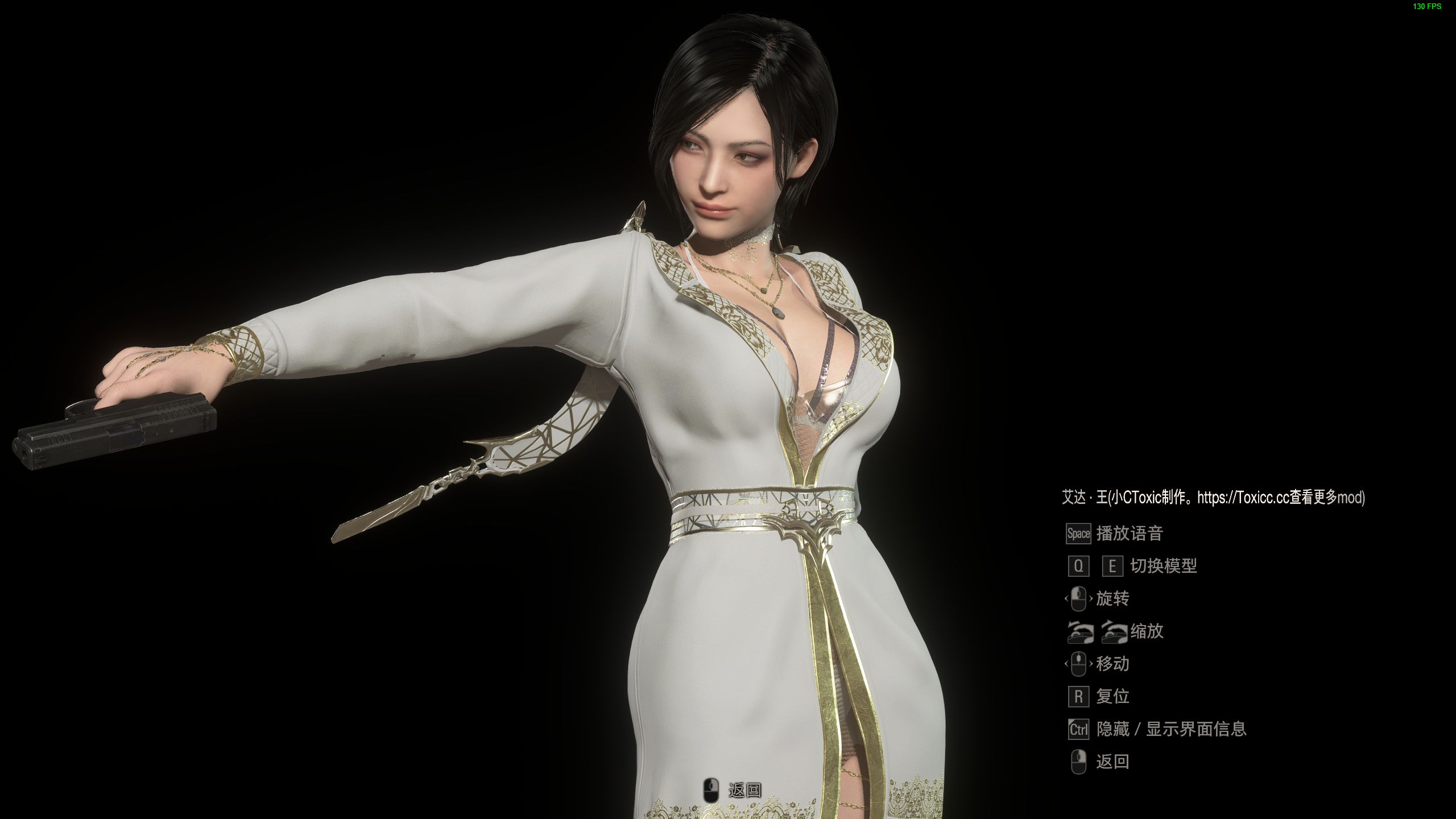Click the Ctrl key icon

(x=1078, y=729)
